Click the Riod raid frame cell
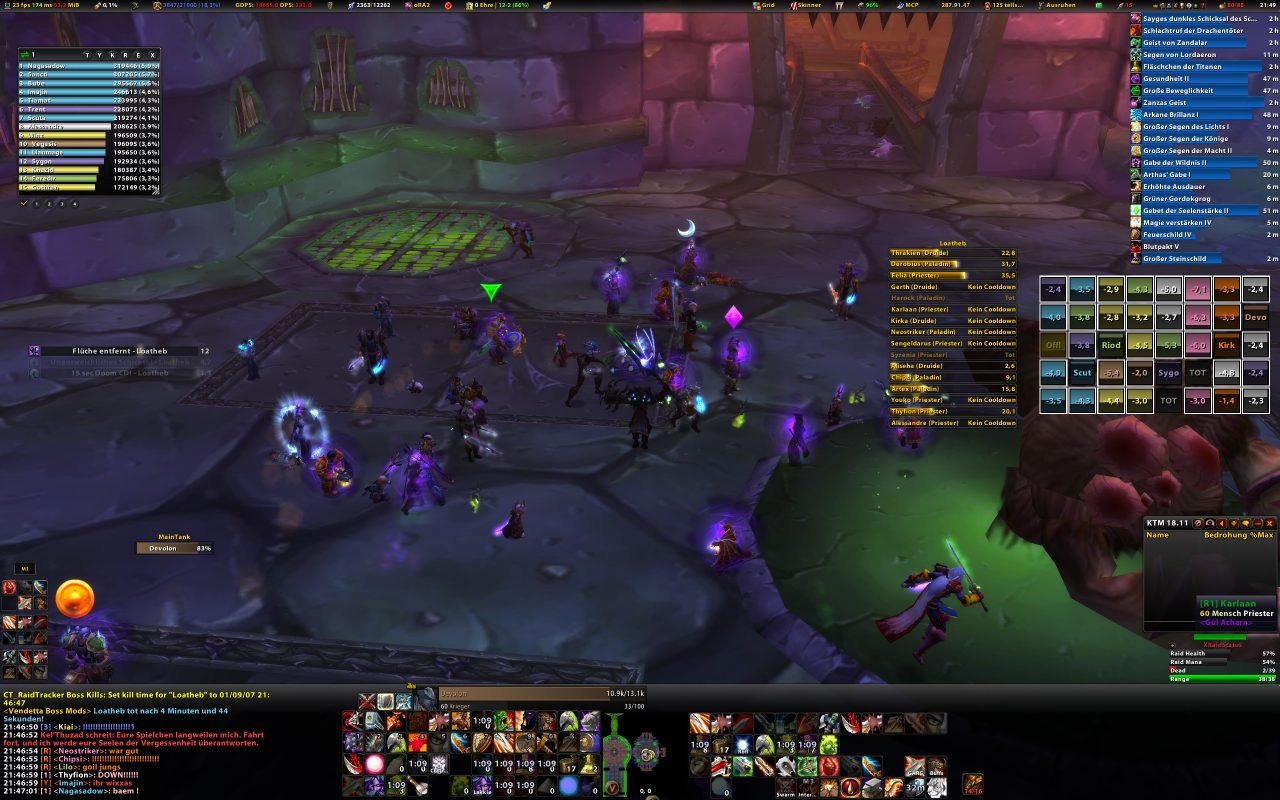The image size is (1280, 800). (1111, 345)
